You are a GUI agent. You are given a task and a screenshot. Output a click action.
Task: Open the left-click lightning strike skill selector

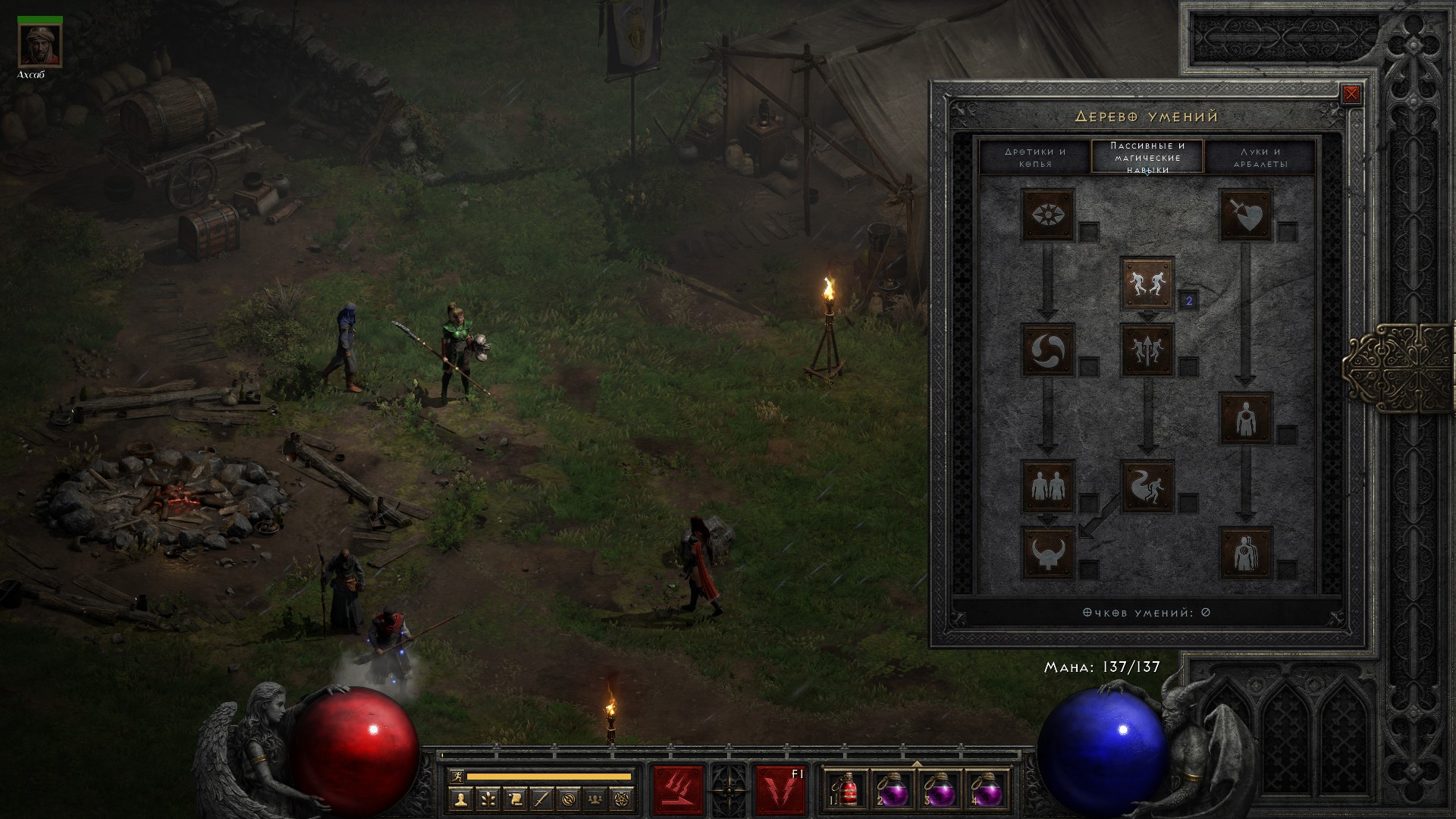(678, 790)
